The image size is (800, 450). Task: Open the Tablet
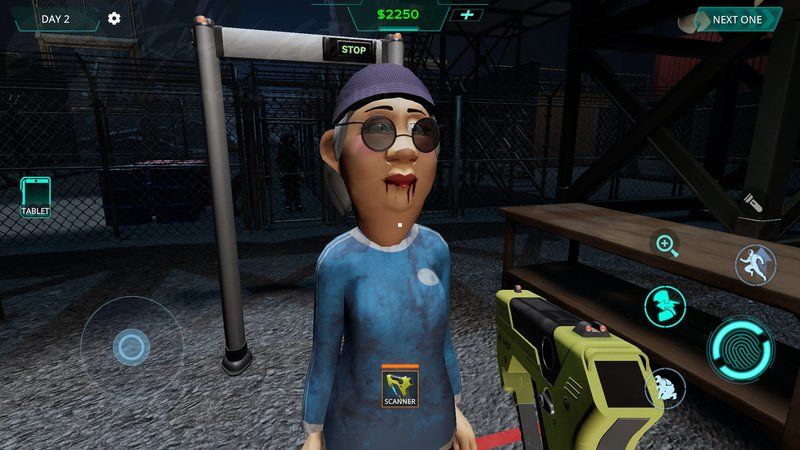[35, 196]
